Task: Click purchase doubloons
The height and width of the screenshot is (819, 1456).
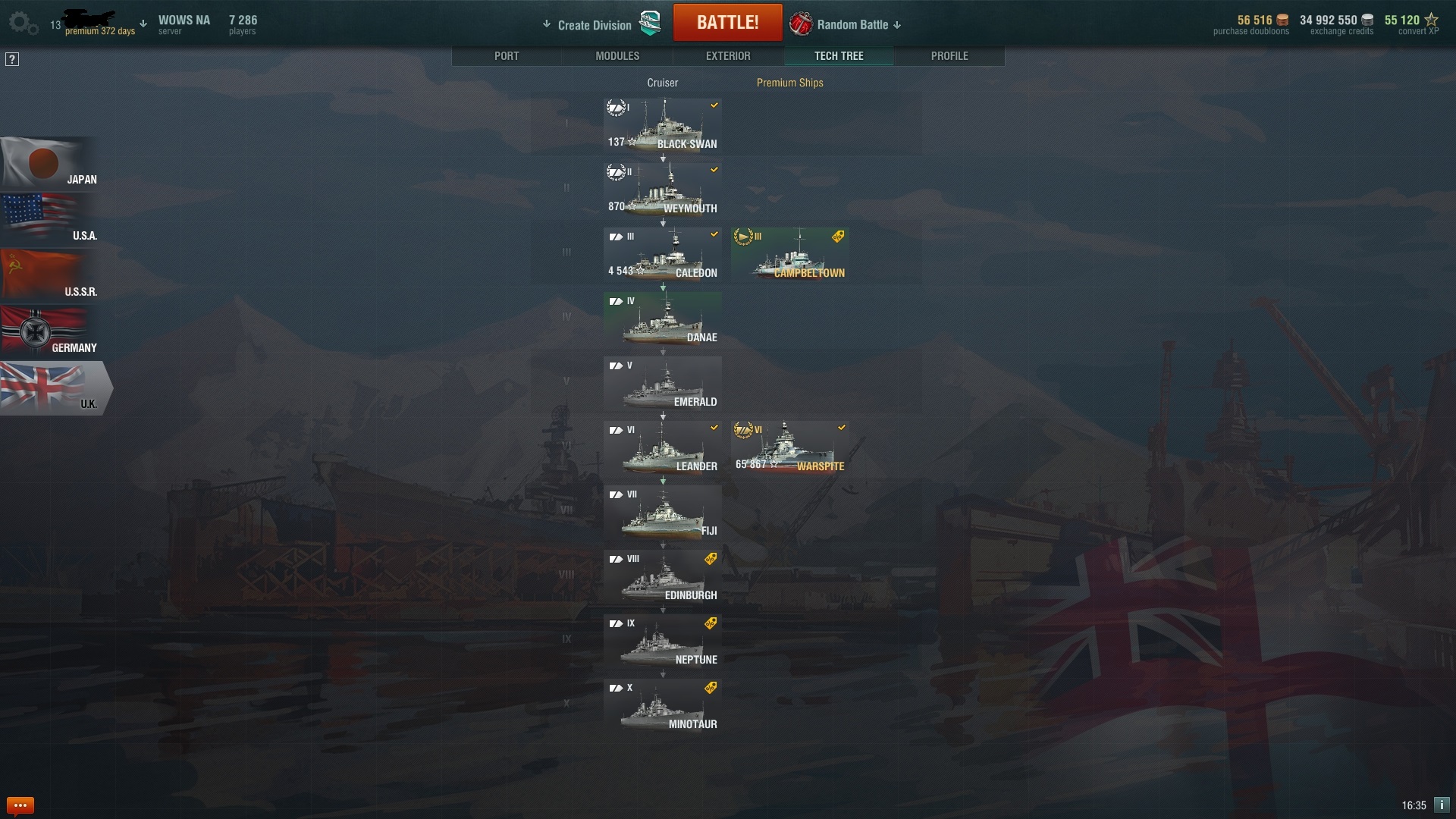Action: coord(1251,25)
